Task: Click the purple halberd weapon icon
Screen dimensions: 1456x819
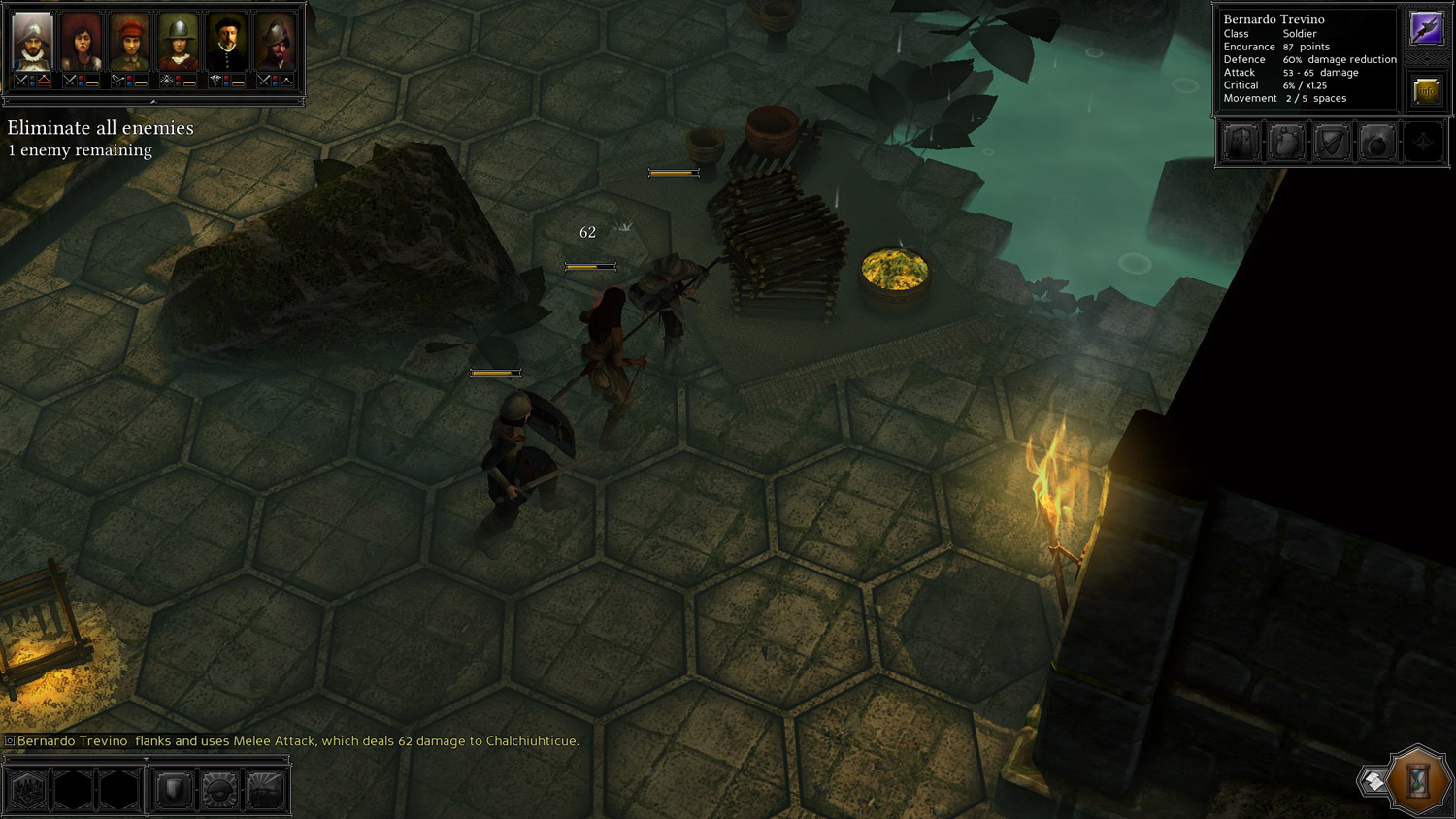Action: (x=1426, y=29)
